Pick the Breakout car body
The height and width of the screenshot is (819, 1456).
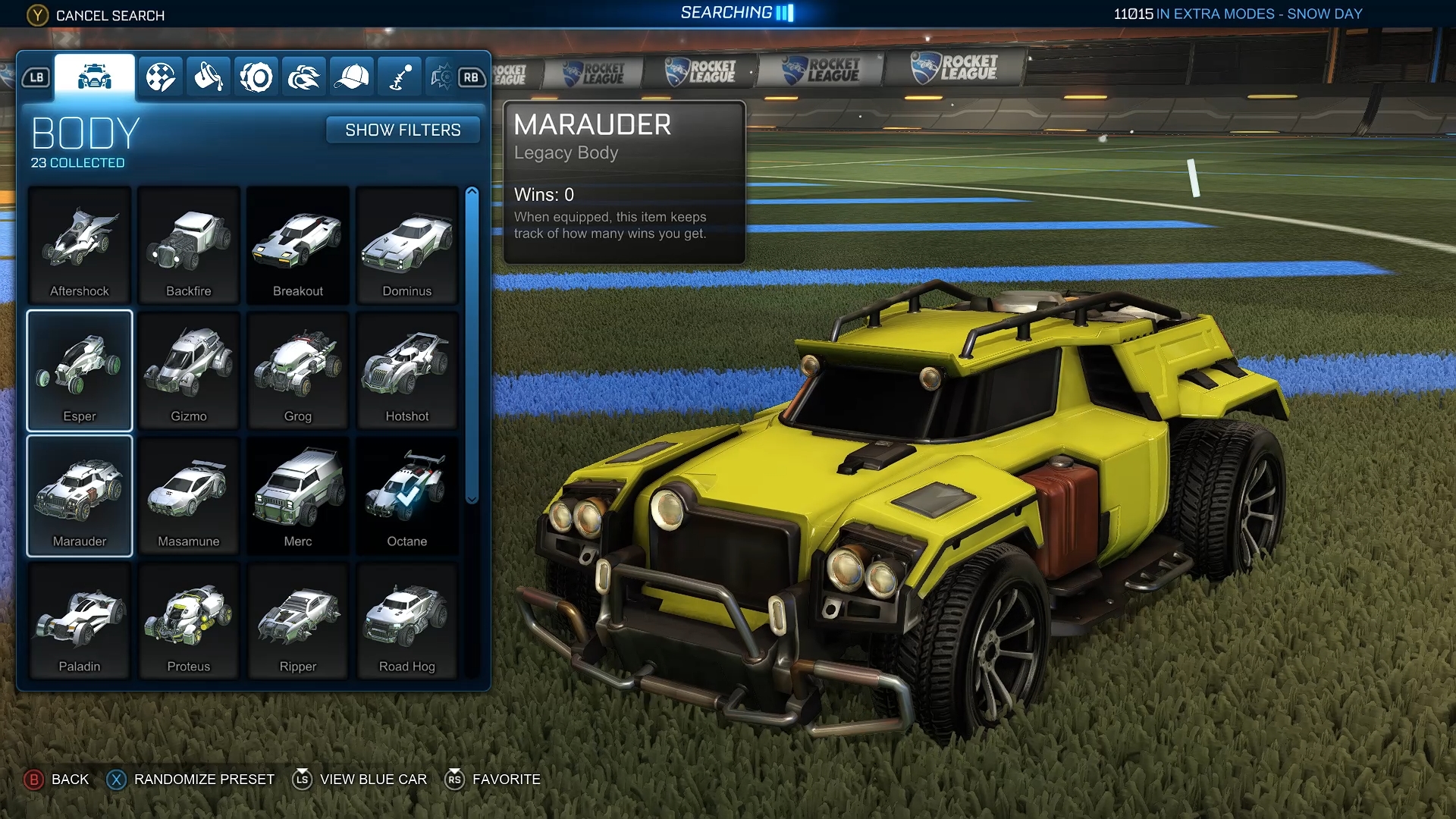pos(298,246)
